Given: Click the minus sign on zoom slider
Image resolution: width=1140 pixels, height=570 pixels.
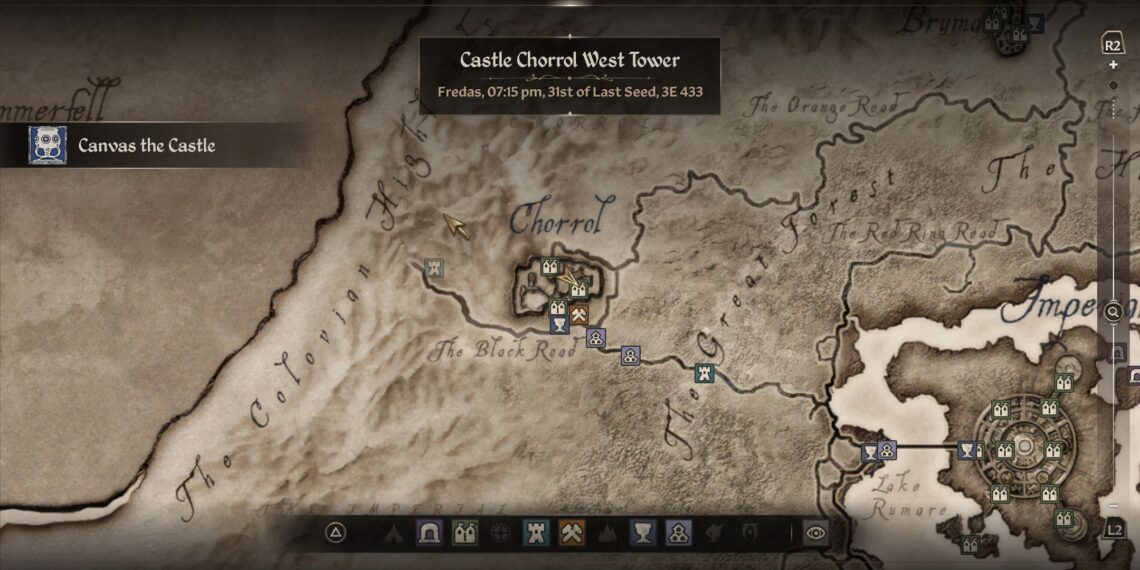Looking at the screenshot, I should click(1113, 506).
